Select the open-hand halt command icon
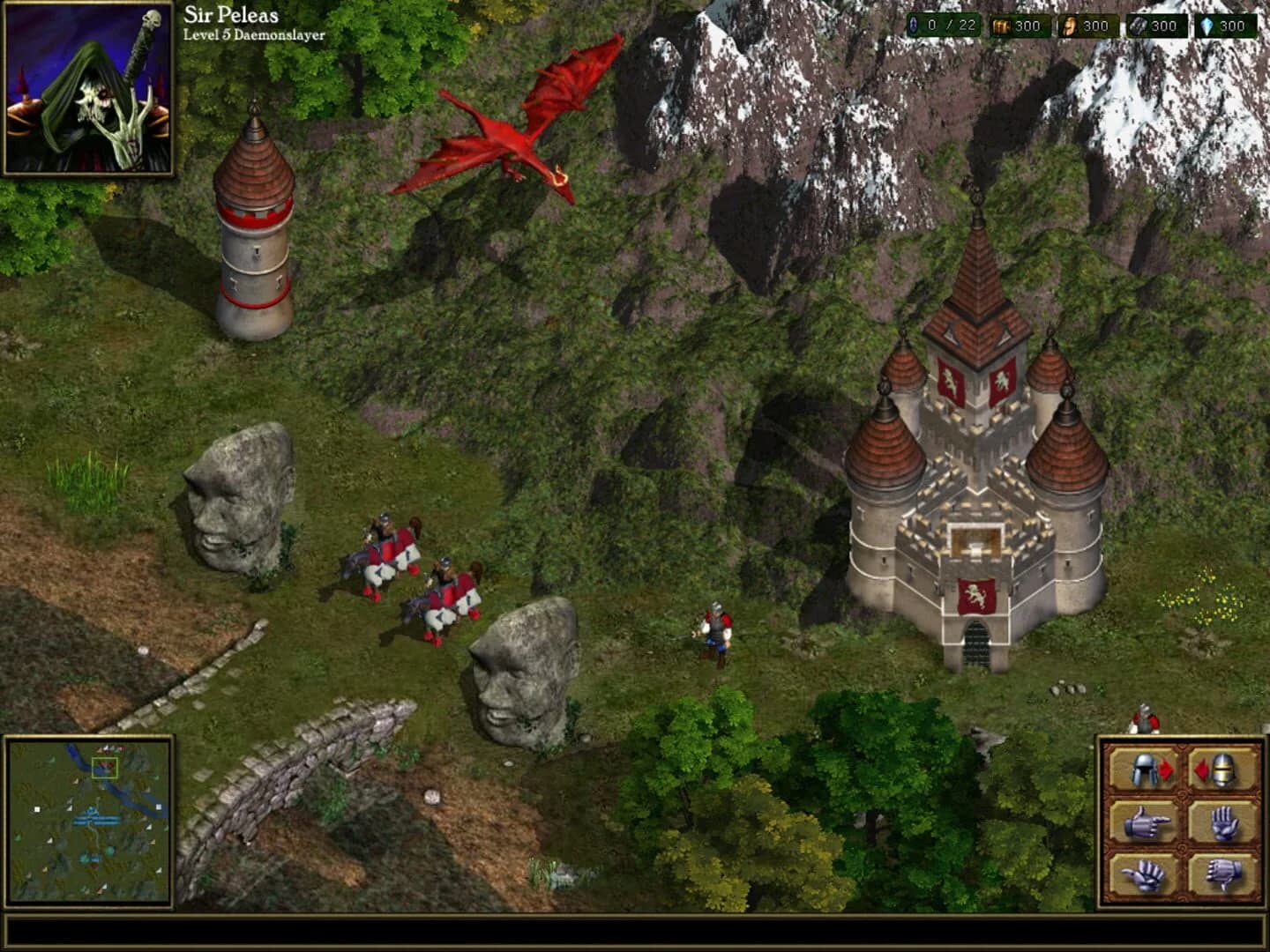 [x=1224, y=822]
